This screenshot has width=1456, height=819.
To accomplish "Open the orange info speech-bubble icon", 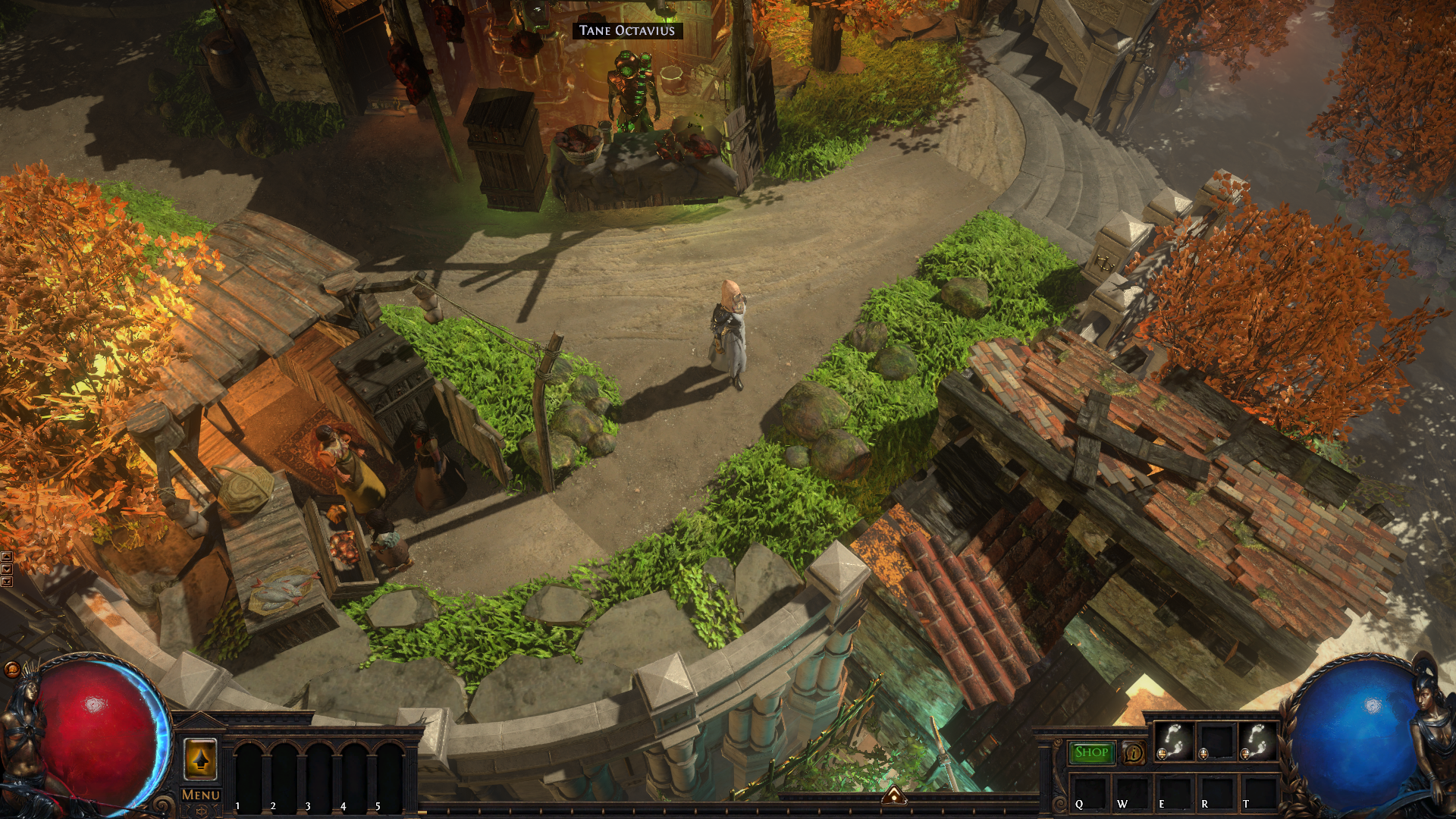I will pyautogui.click(x=1134, y=753).
